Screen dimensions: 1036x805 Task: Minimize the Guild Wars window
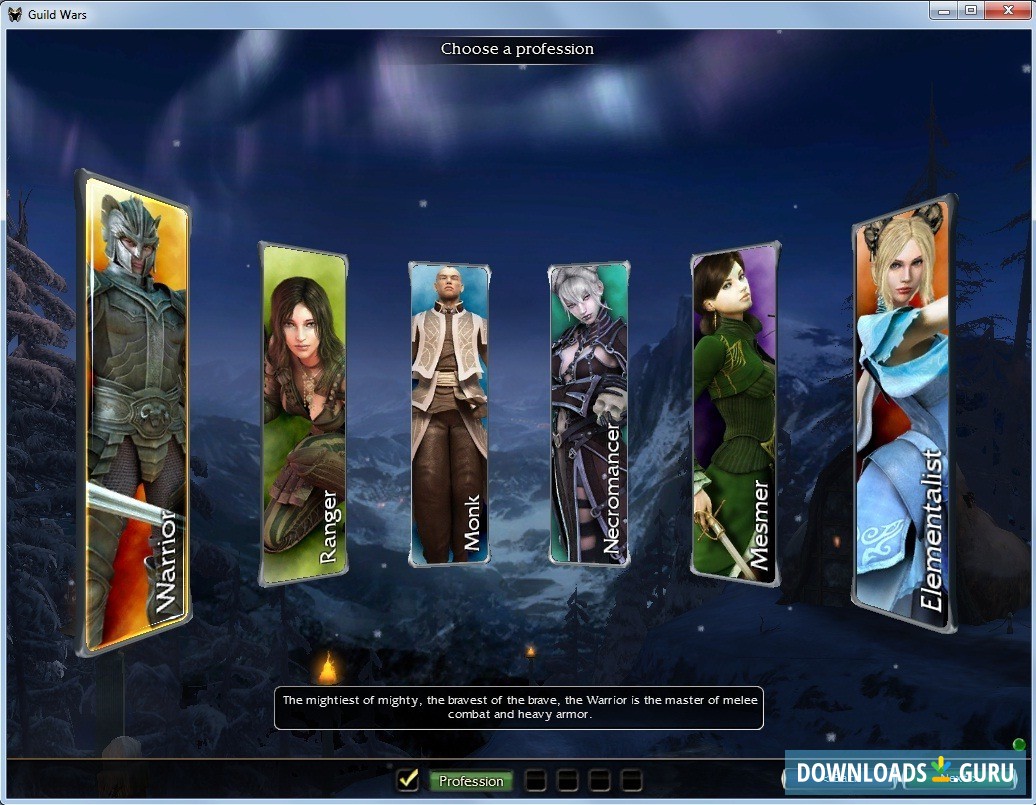click(x=943, y=10)
